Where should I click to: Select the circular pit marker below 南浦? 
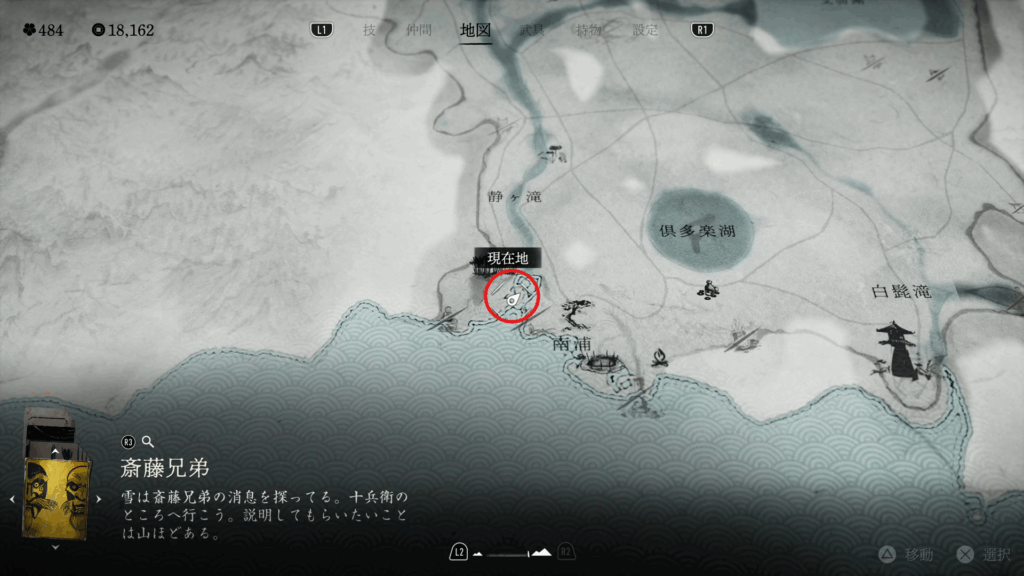(x=600, y=365)
